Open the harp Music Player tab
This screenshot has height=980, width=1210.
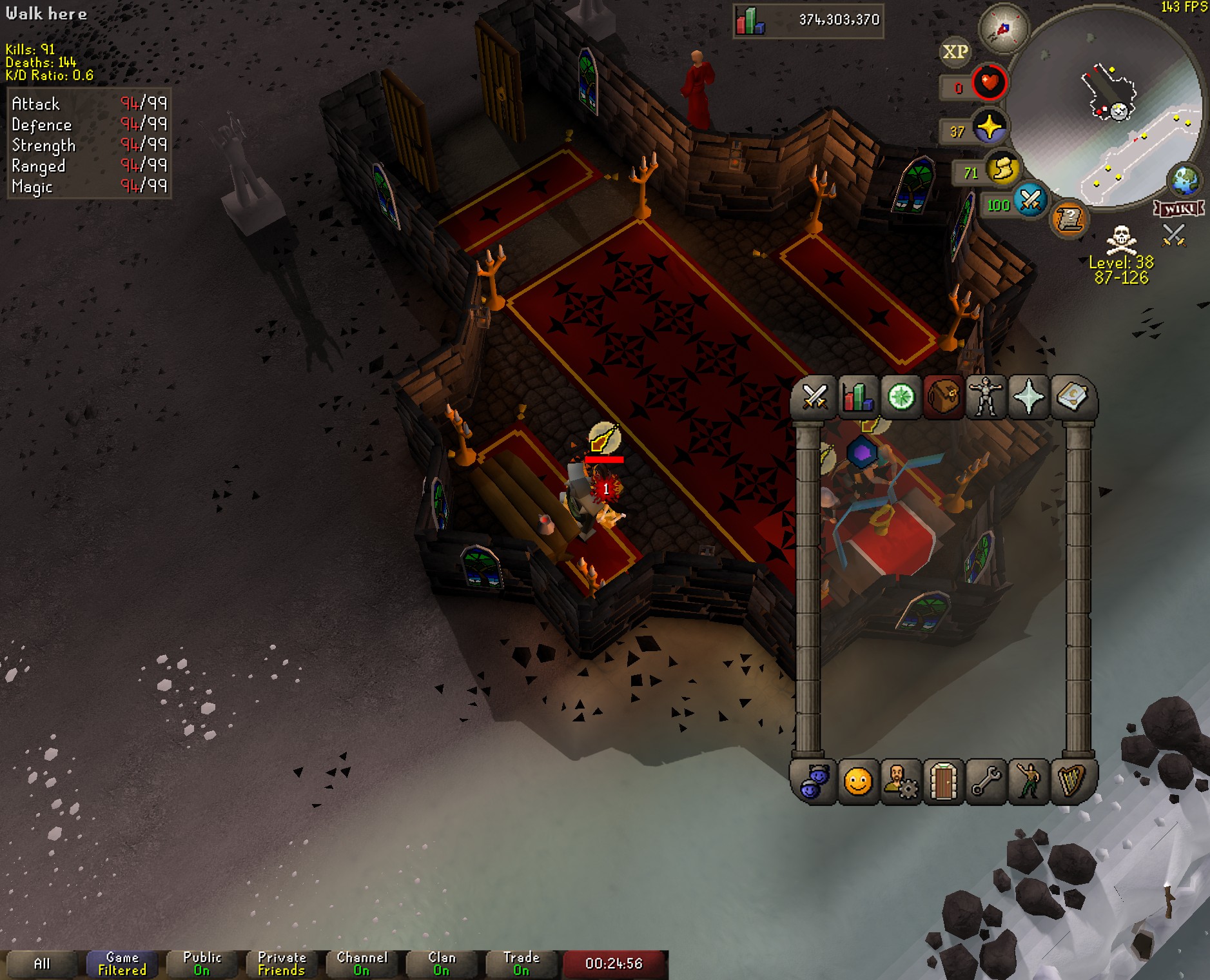pyautogui.click(x=1071, y=782)
